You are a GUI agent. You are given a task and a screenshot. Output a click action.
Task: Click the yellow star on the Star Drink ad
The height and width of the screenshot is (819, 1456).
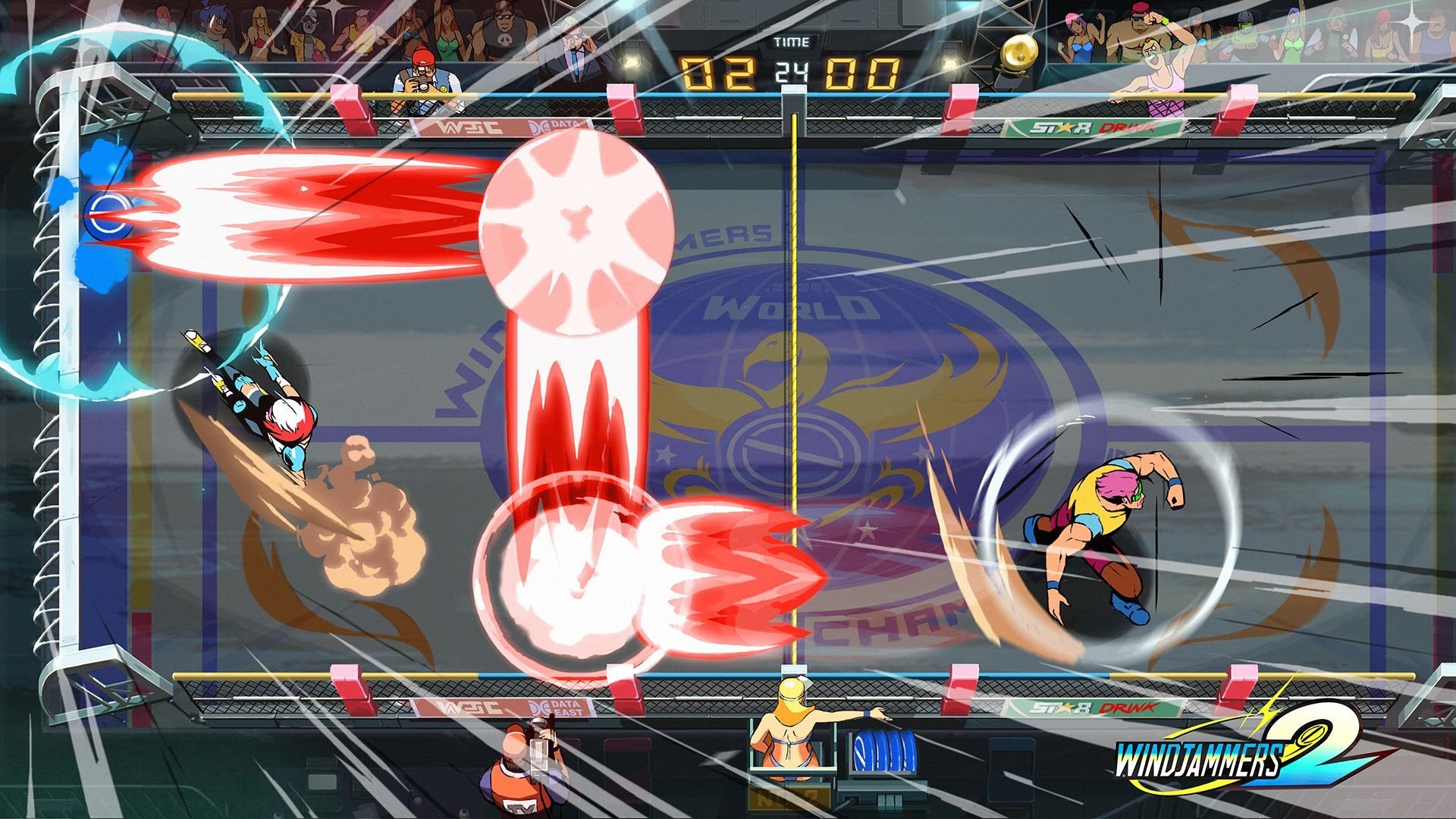(1064, 127)
